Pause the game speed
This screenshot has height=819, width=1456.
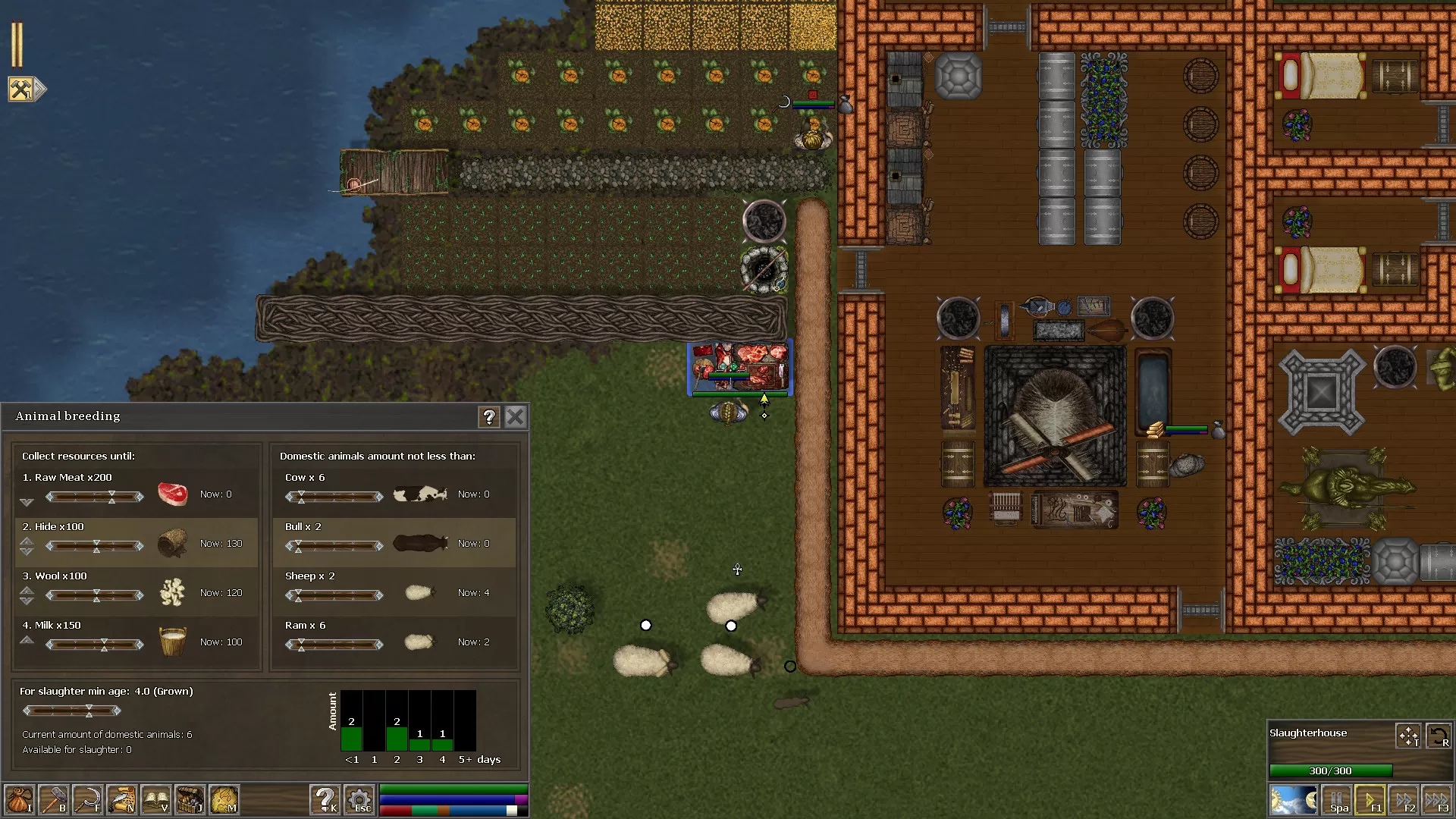point(1337,800)
